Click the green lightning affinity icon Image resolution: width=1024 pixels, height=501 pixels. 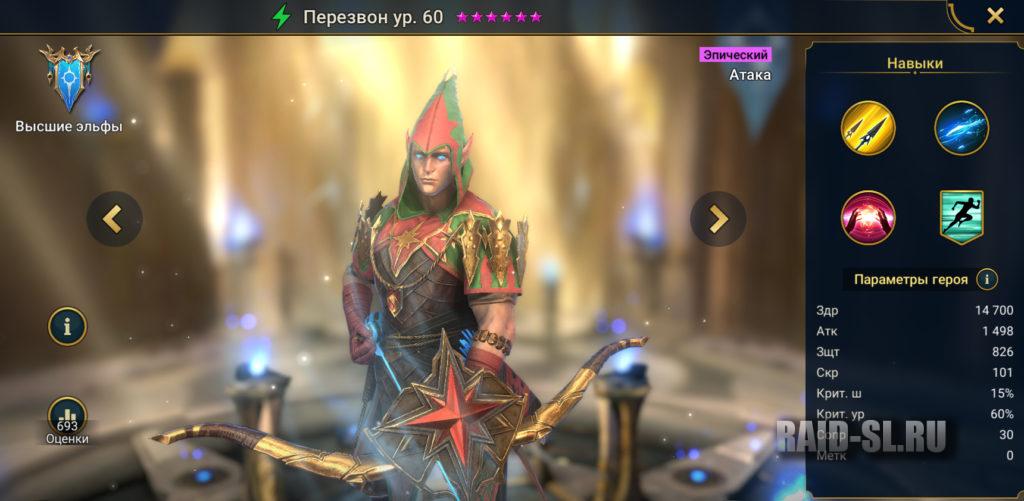coord(282,17)
